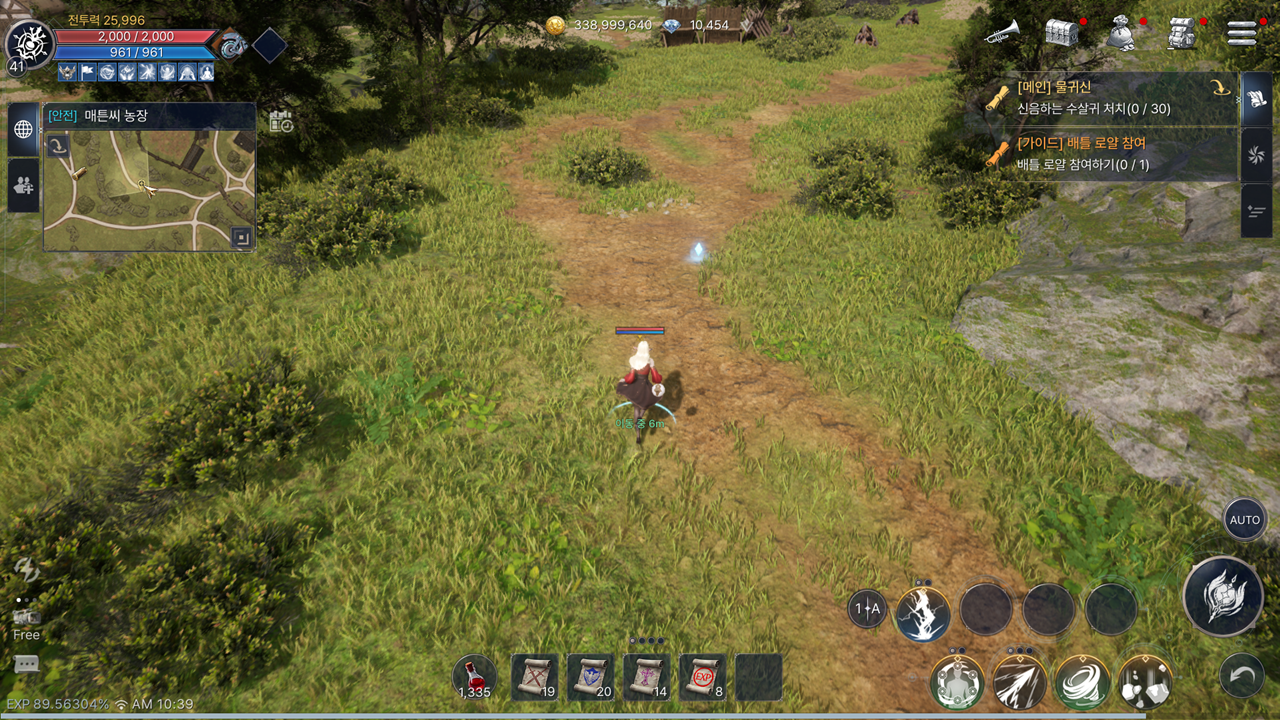Open the trumpet announcements icon
1280x720 pixels.
[x=1001, y=33]
